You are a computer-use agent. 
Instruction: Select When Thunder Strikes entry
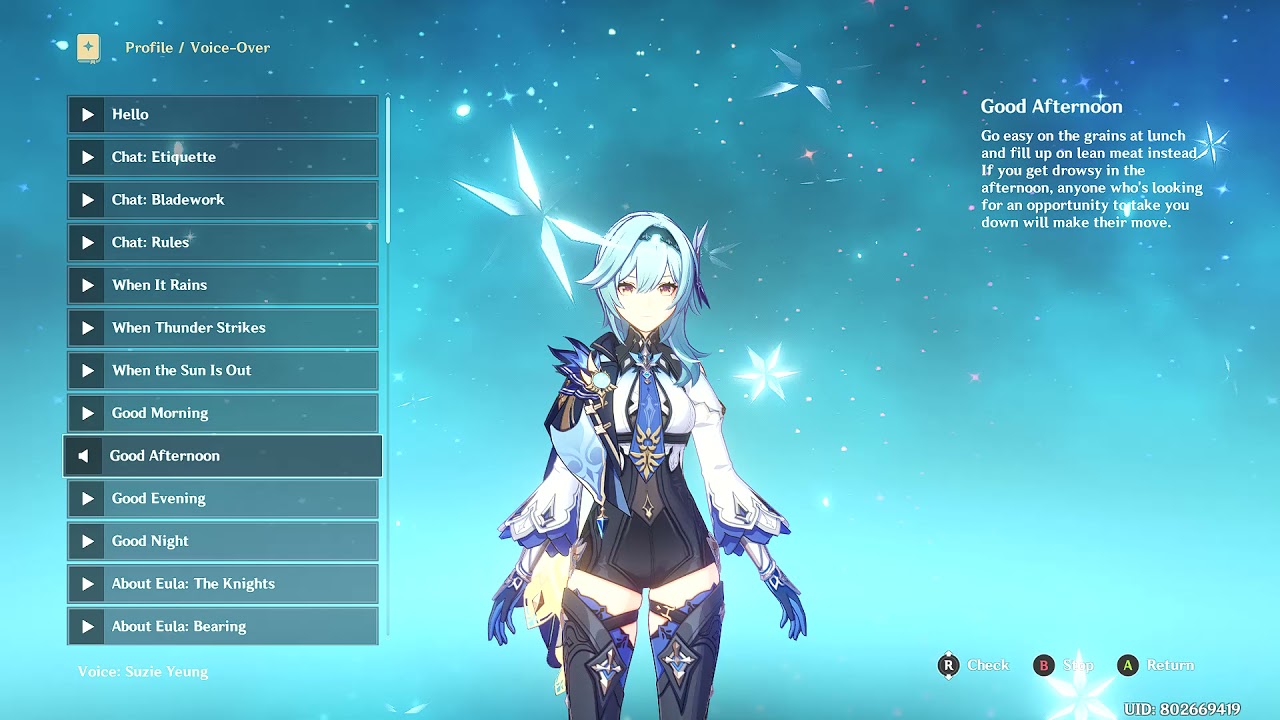(222, 328)
